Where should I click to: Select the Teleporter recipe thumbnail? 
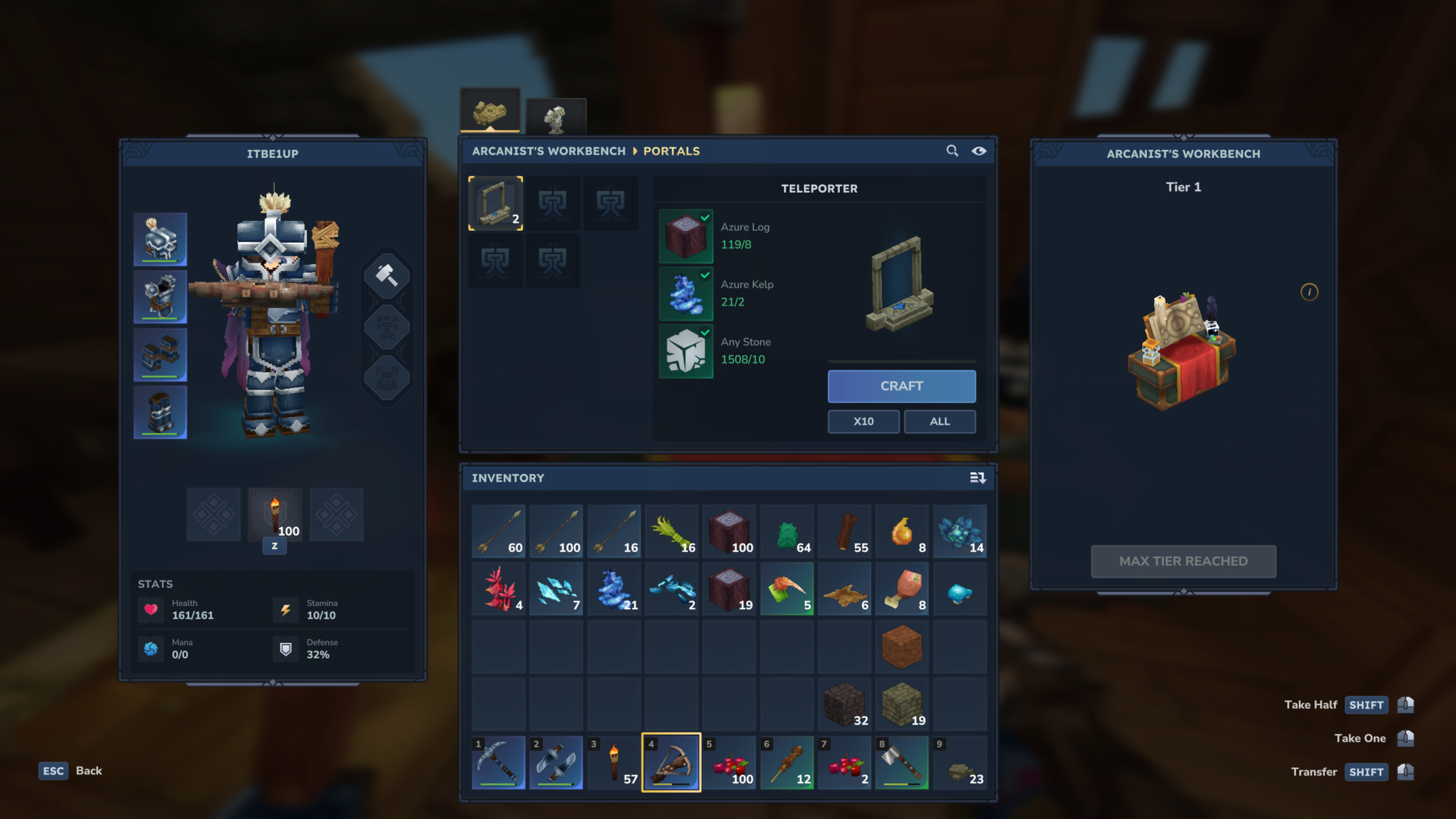point(495,203)
